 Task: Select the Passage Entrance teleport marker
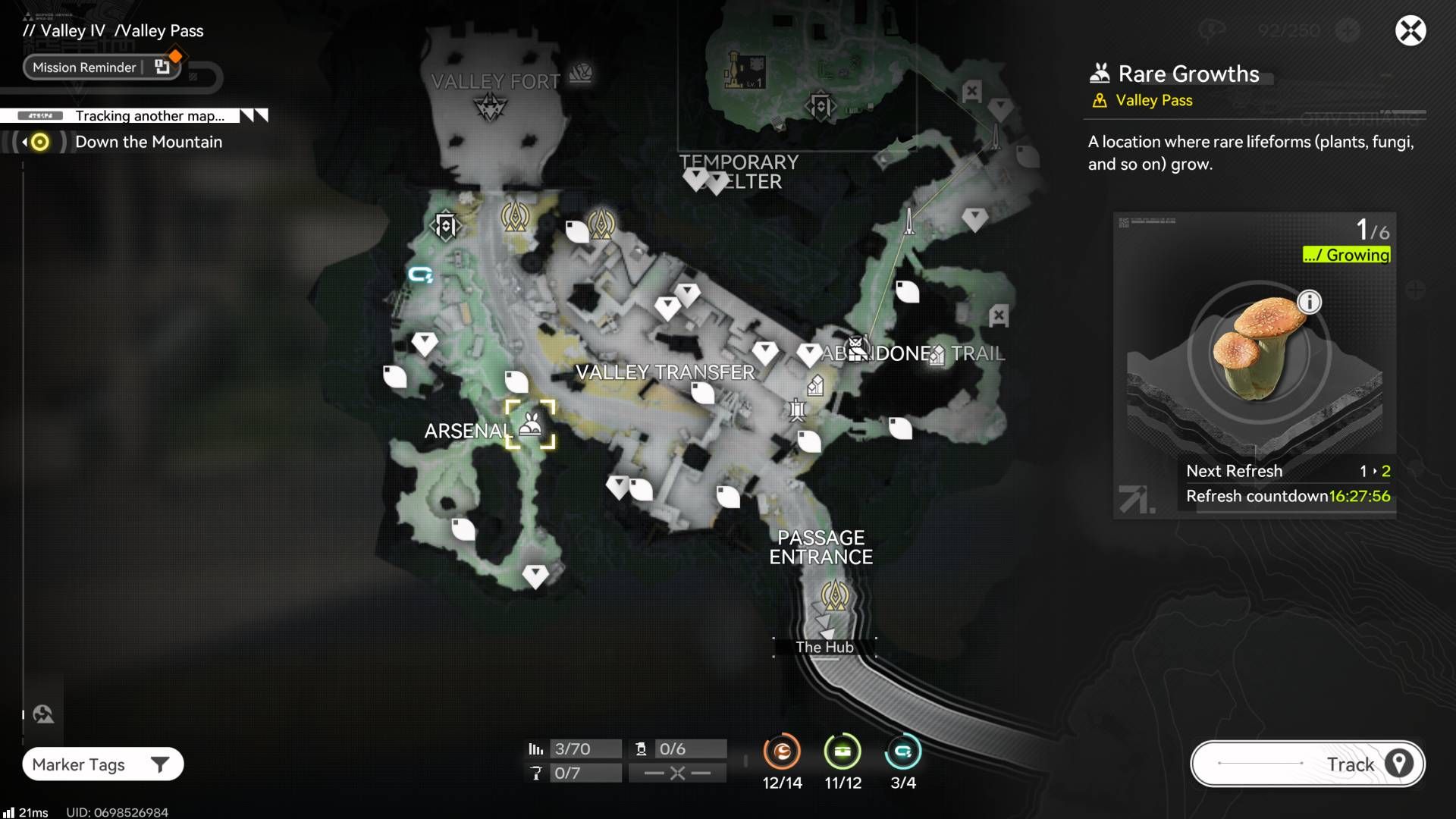click(835, 596)
